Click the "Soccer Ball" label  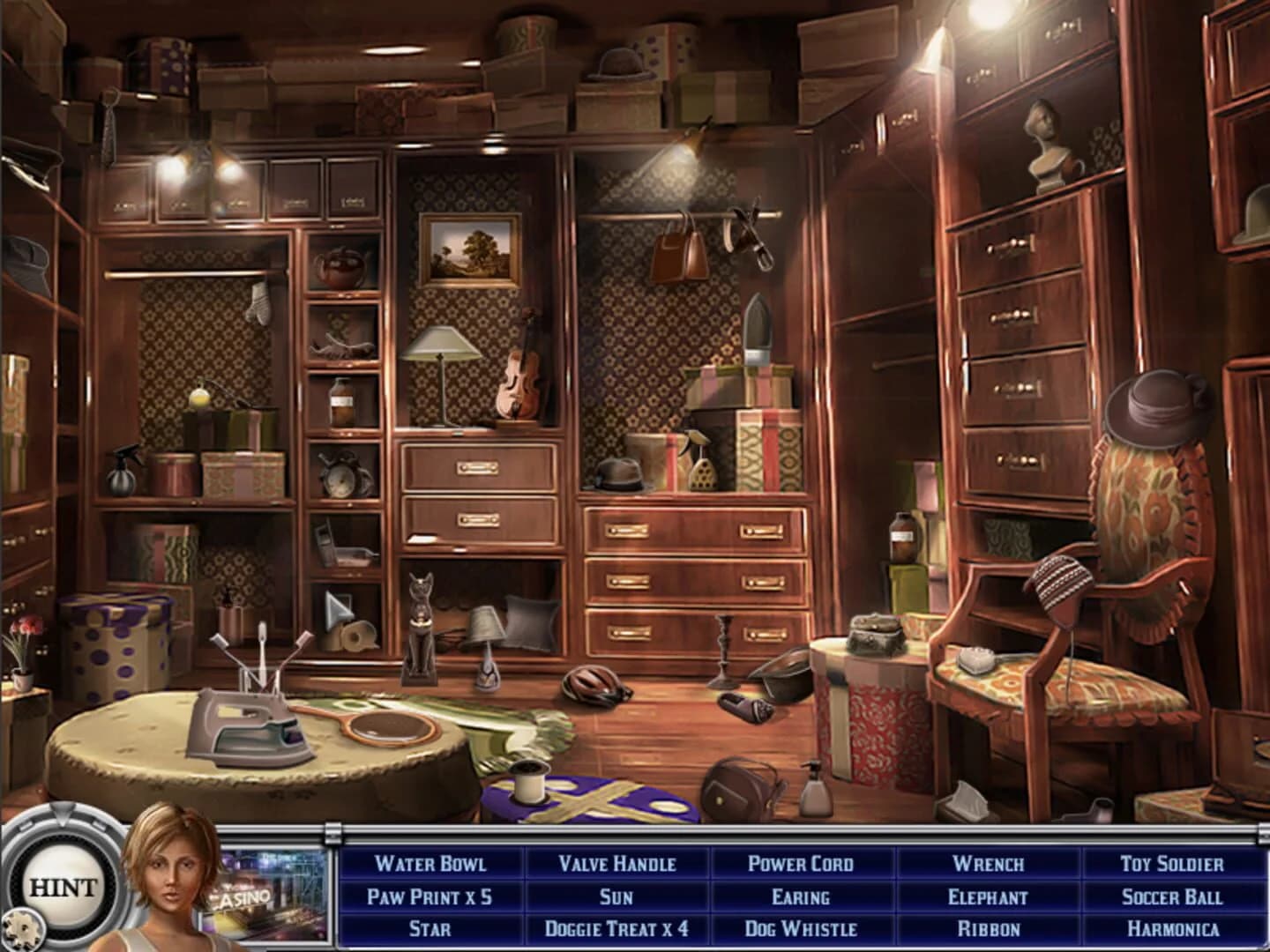(x=1172, y=896)
